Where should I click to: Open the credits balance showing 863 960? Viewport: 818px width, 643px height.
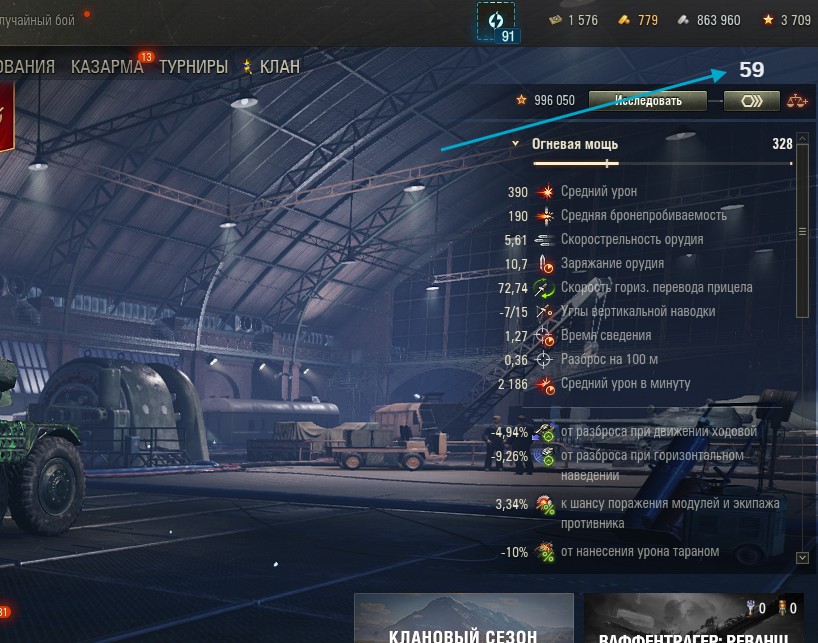[x=709, y=20]
